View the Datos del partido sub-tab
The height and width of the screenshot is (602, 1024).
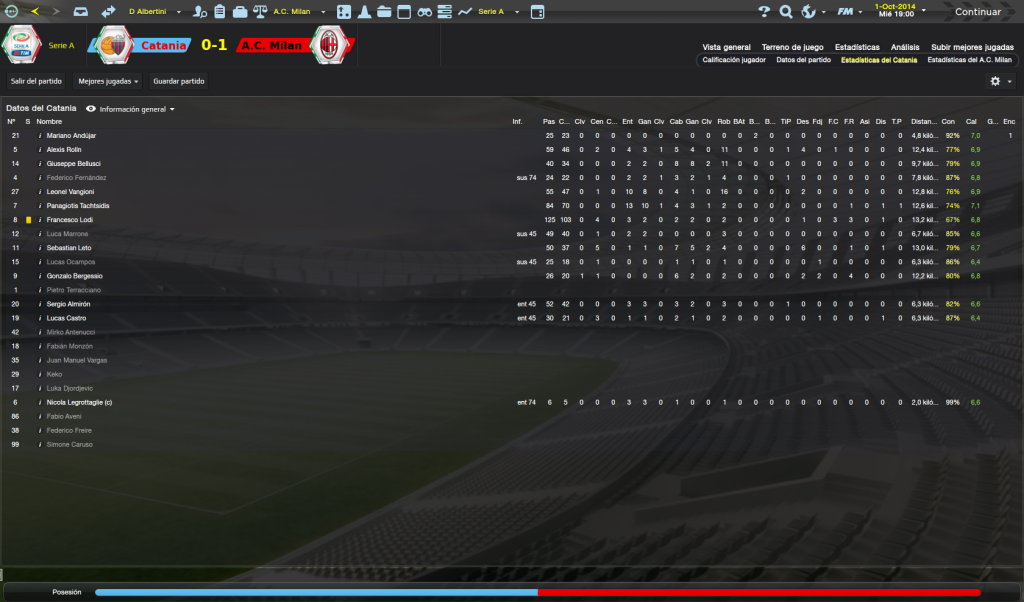(803, 60)
